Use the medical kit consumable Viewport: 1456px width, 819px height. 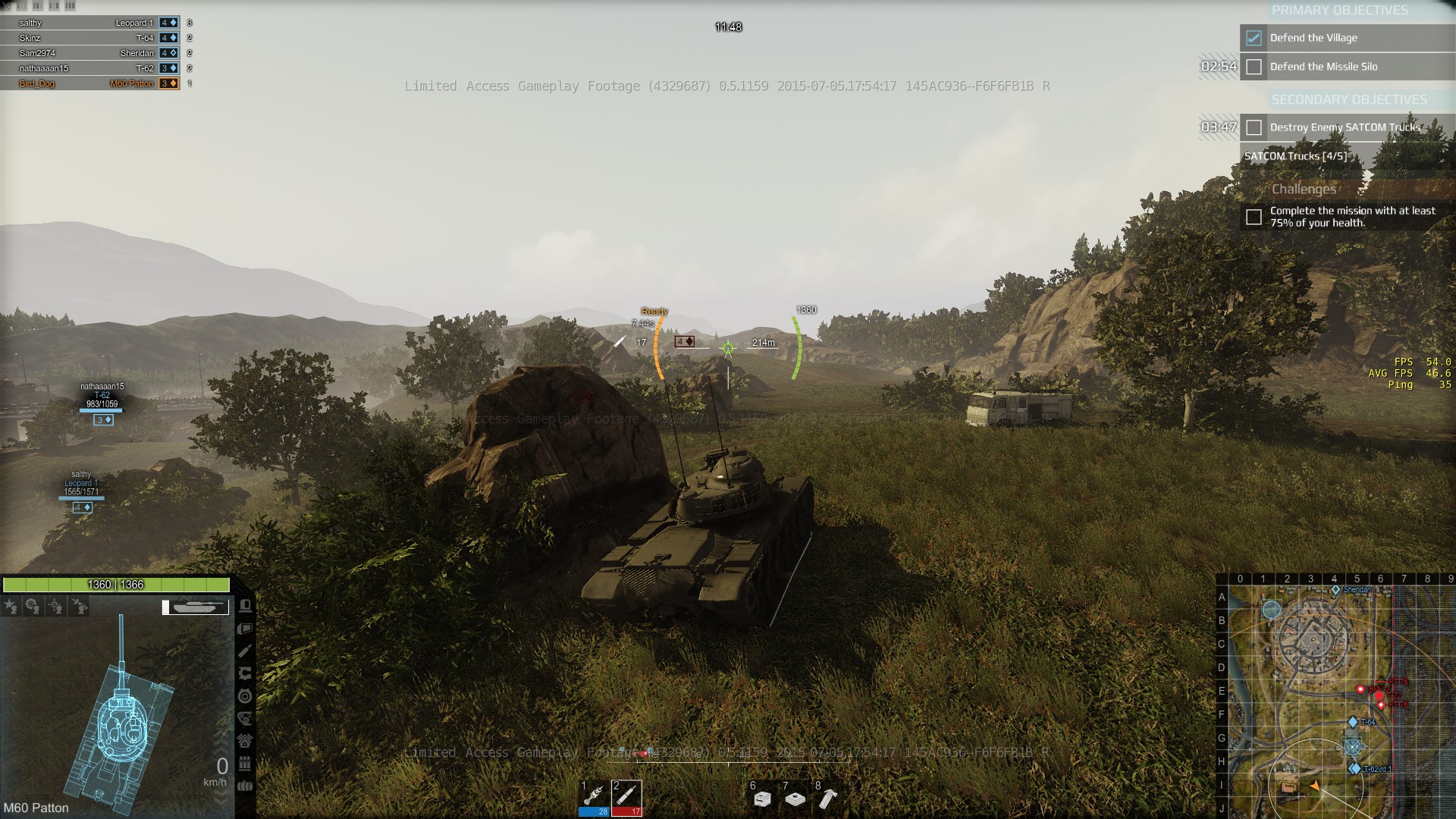[795, 799]
